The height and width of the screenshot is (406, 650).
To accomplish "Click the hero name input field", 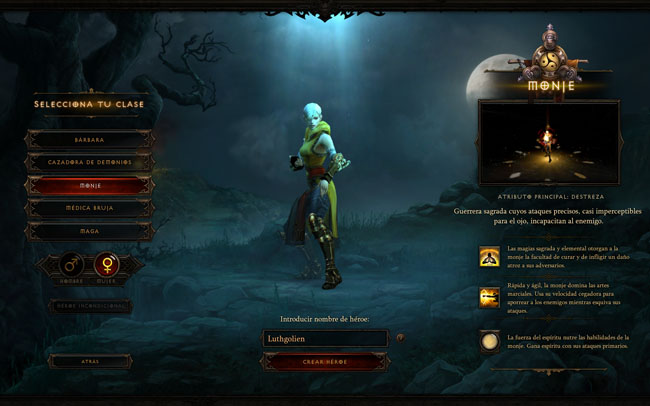I will click(x=323, y=338).
